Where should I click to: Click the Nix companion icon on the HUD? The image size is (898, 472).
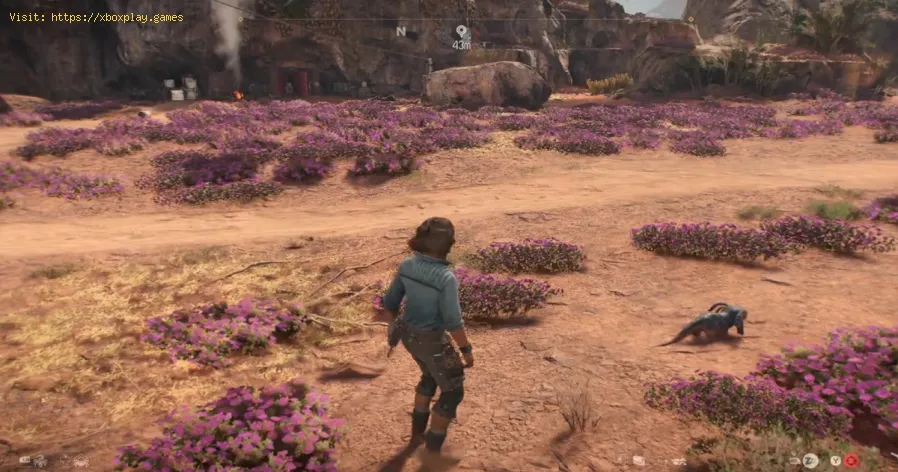pyautogui.click(x=39, y=461)
